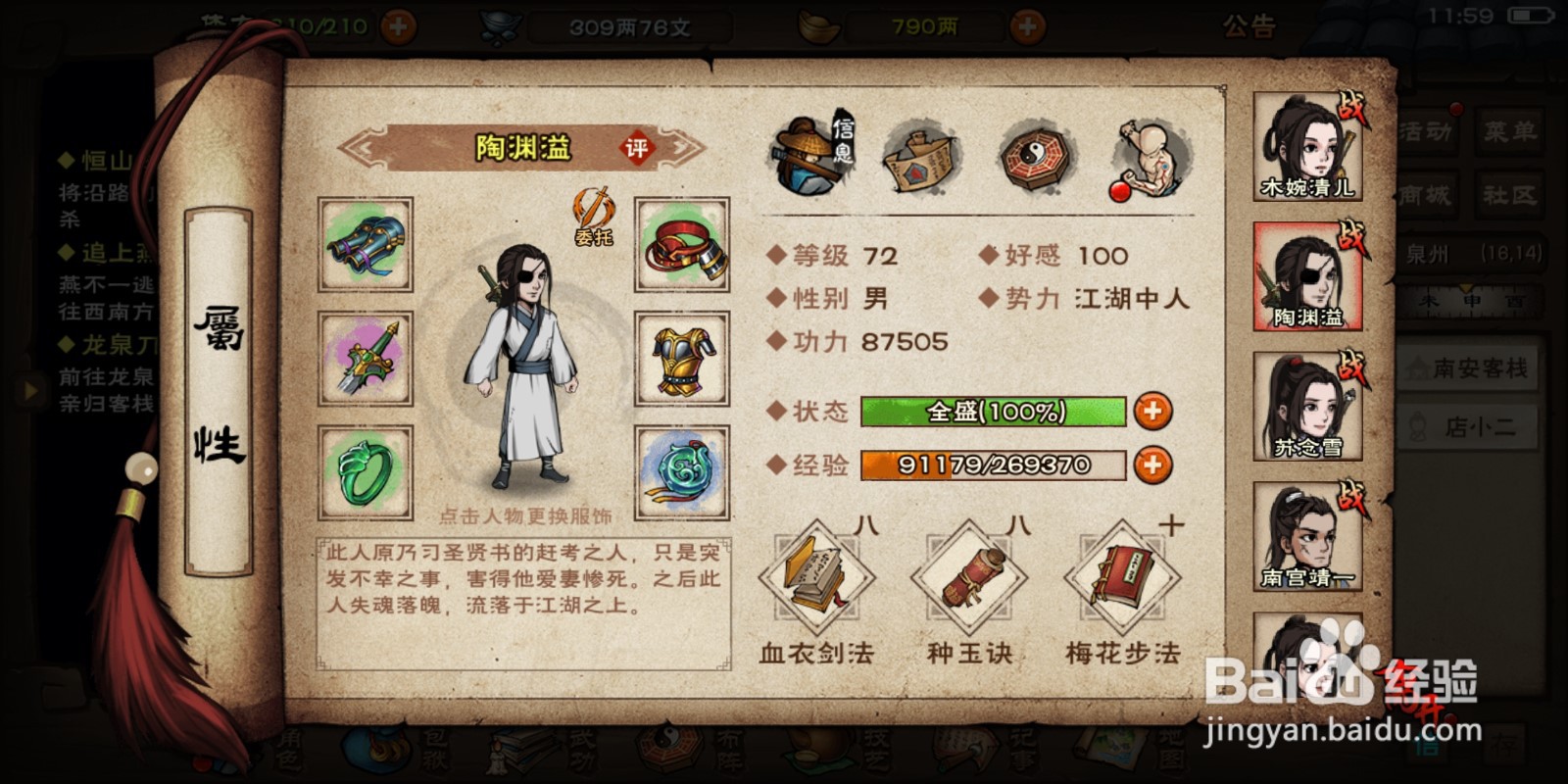Click the 店小二 shopkeeper button
1568x784 pixels.
[1468, 425]
